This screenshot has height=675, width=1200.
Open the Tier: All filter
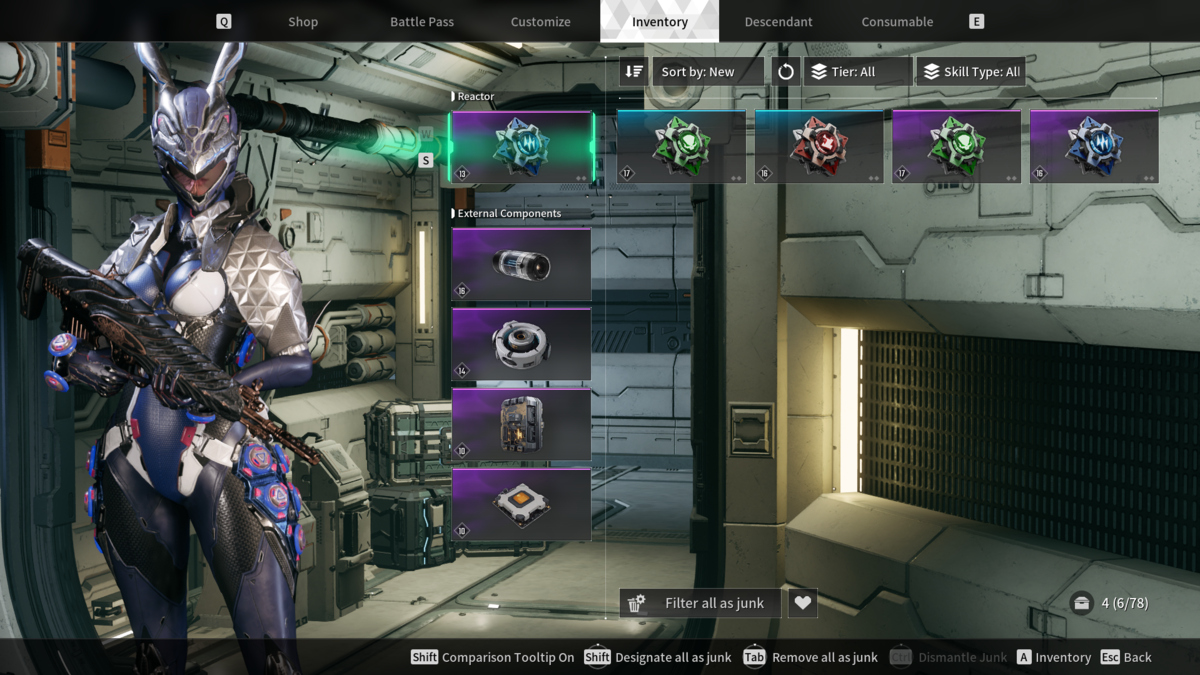[858, 72]
